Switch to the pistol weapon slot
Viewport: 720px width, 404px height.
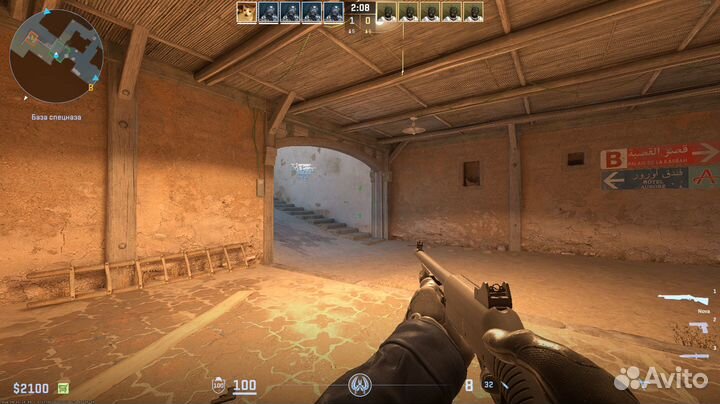(698, 328)
